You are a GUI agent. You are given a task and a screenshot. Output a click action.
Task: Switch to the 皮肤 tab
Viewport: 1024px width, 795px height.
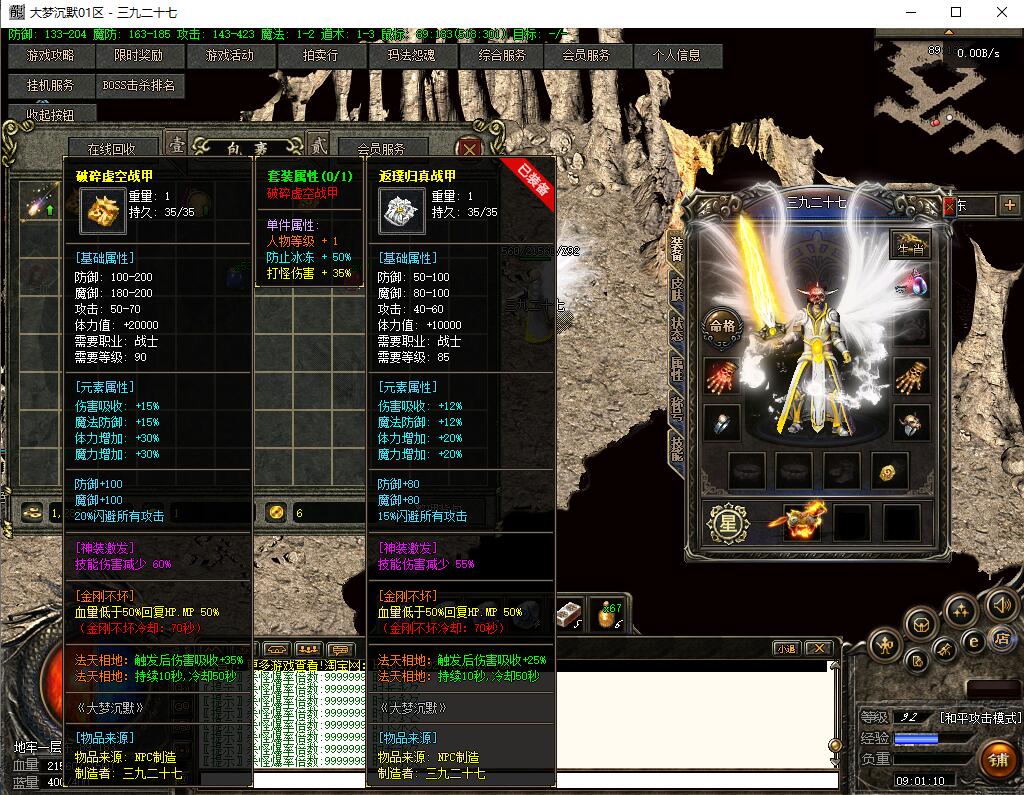pyautogui.click(x=677, y=289)
